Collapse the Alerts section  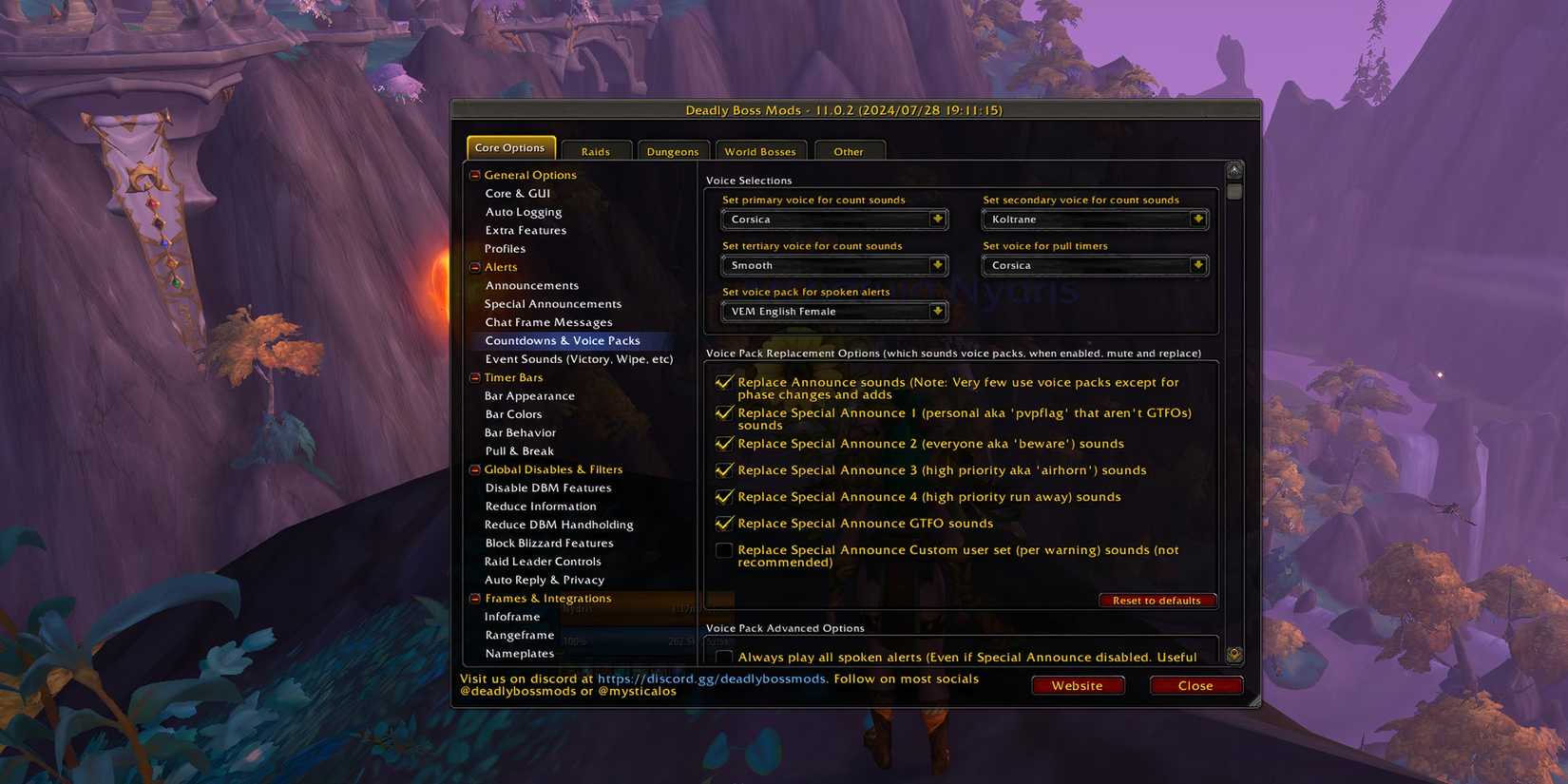click(473, 267)
